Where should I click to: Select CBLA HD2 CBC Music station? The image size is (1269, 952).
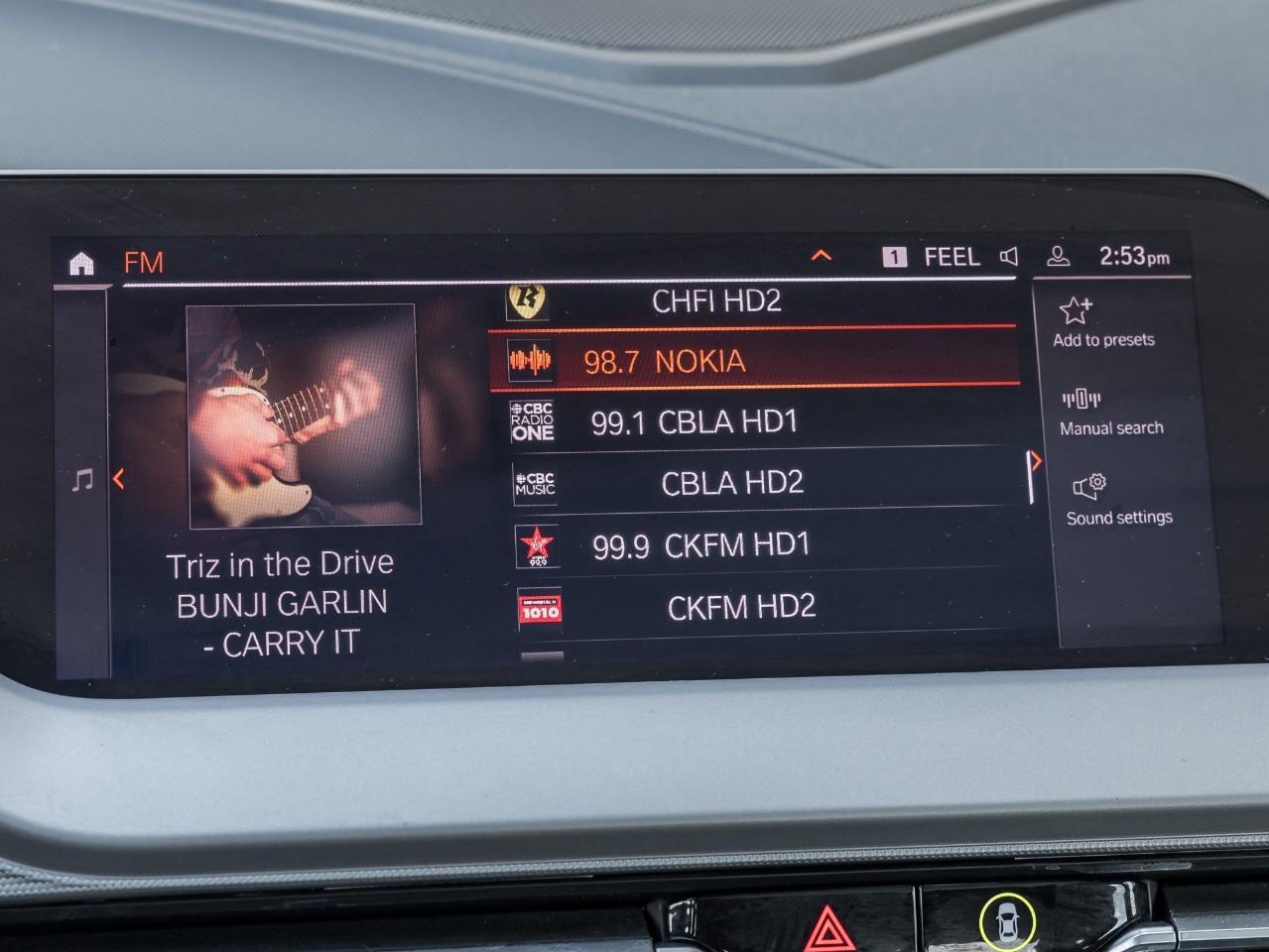pyautogui.click(x=753, y=483)
